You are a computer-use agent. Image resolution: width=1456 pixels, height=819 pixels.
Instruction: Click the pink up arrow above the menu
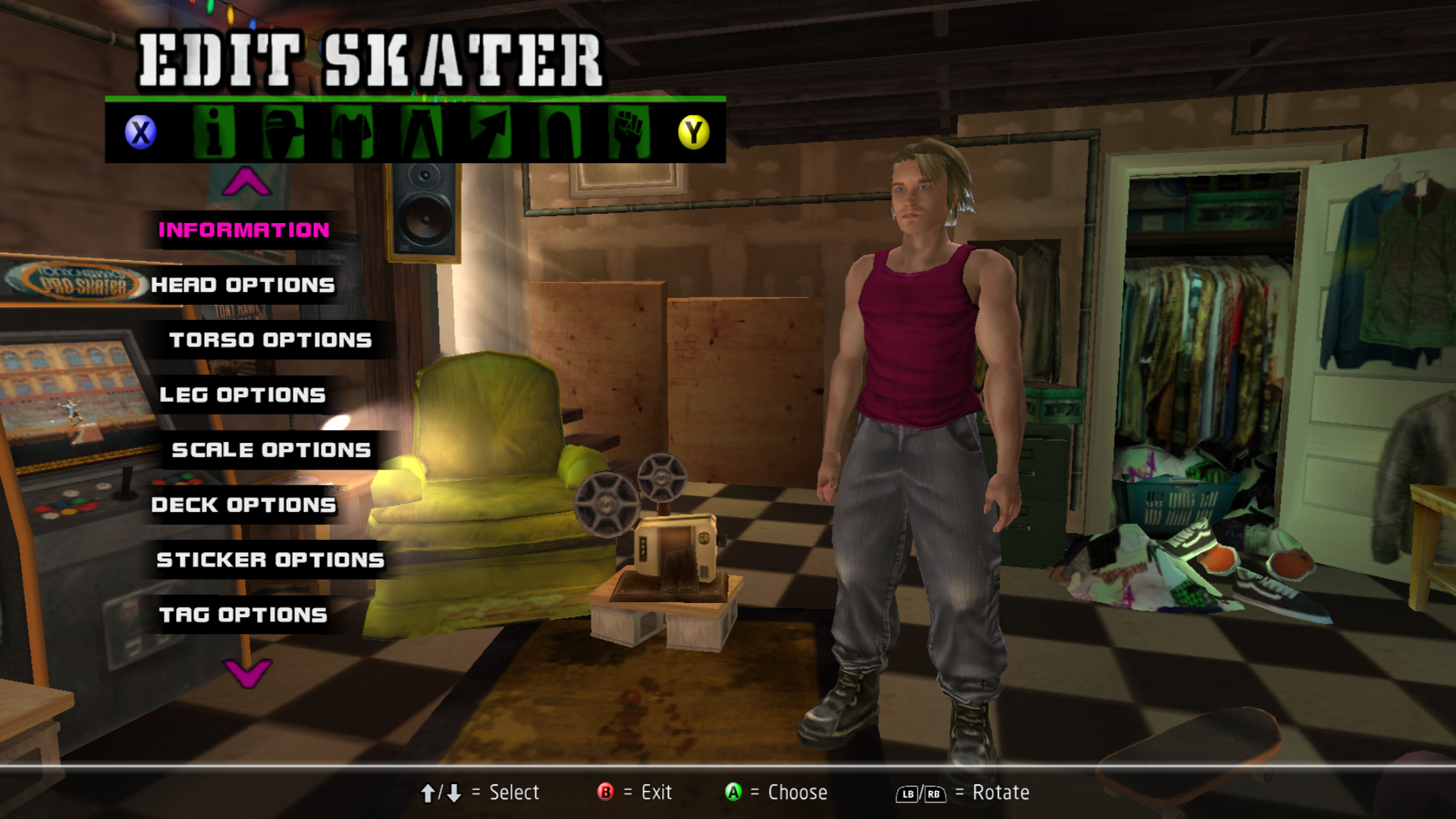(246, 182)
